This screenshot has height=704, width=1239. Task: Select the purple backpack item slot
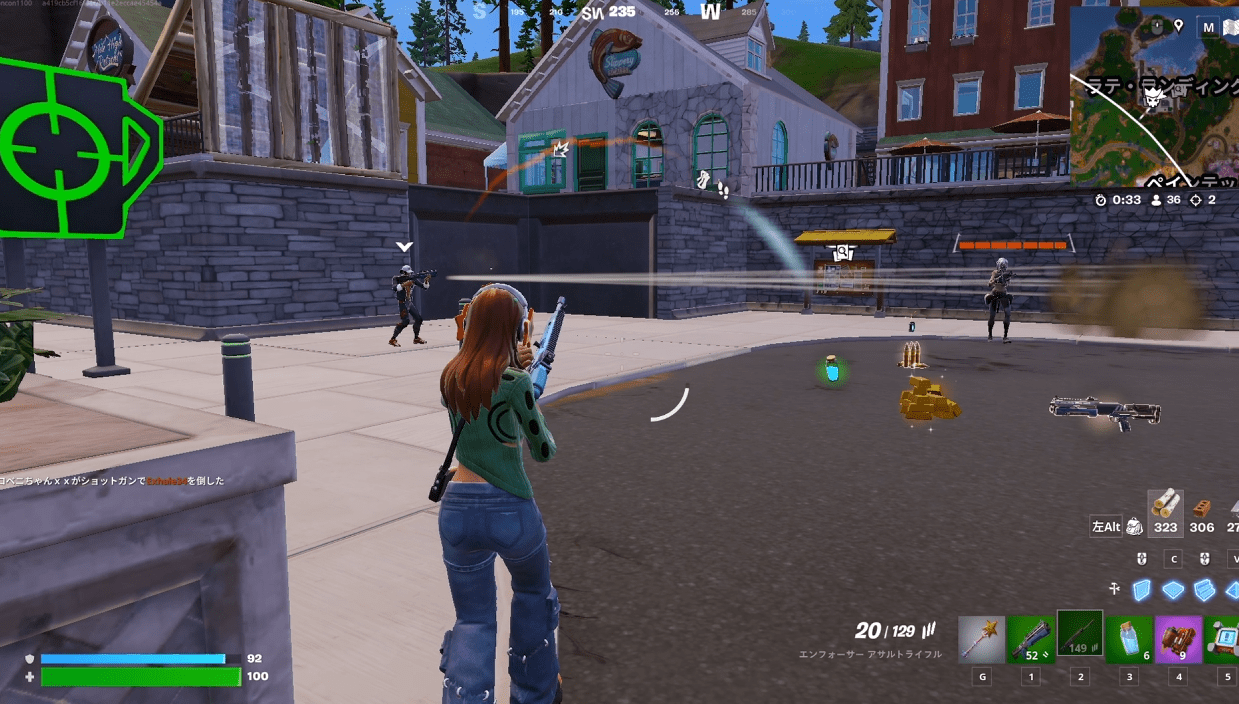pyautogui.click(x=1178, y=639)
